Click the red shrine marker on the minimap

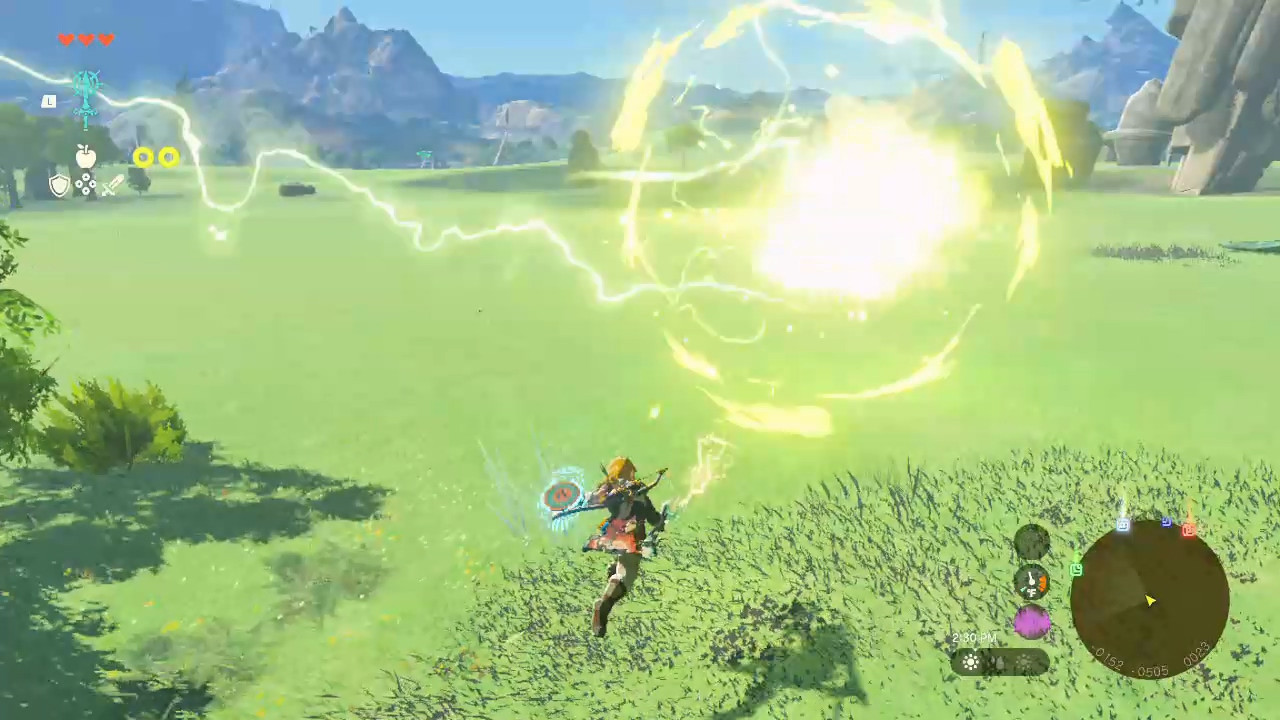(x=1189, y=532)
